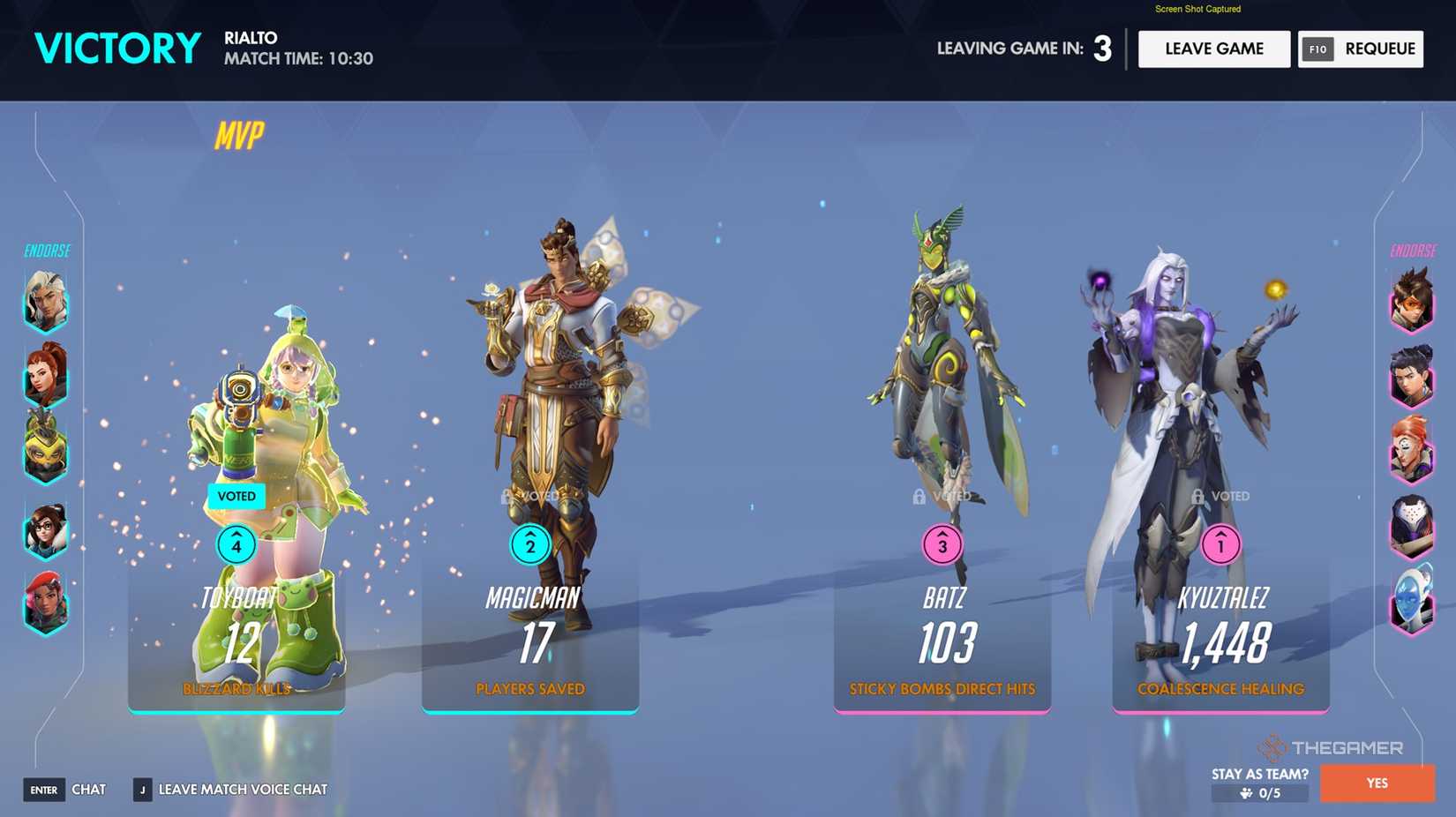Viewport: 1456px width, 817px height.
Task: Endorse Tracer on the right panel
Action: tap(1411, 302)
